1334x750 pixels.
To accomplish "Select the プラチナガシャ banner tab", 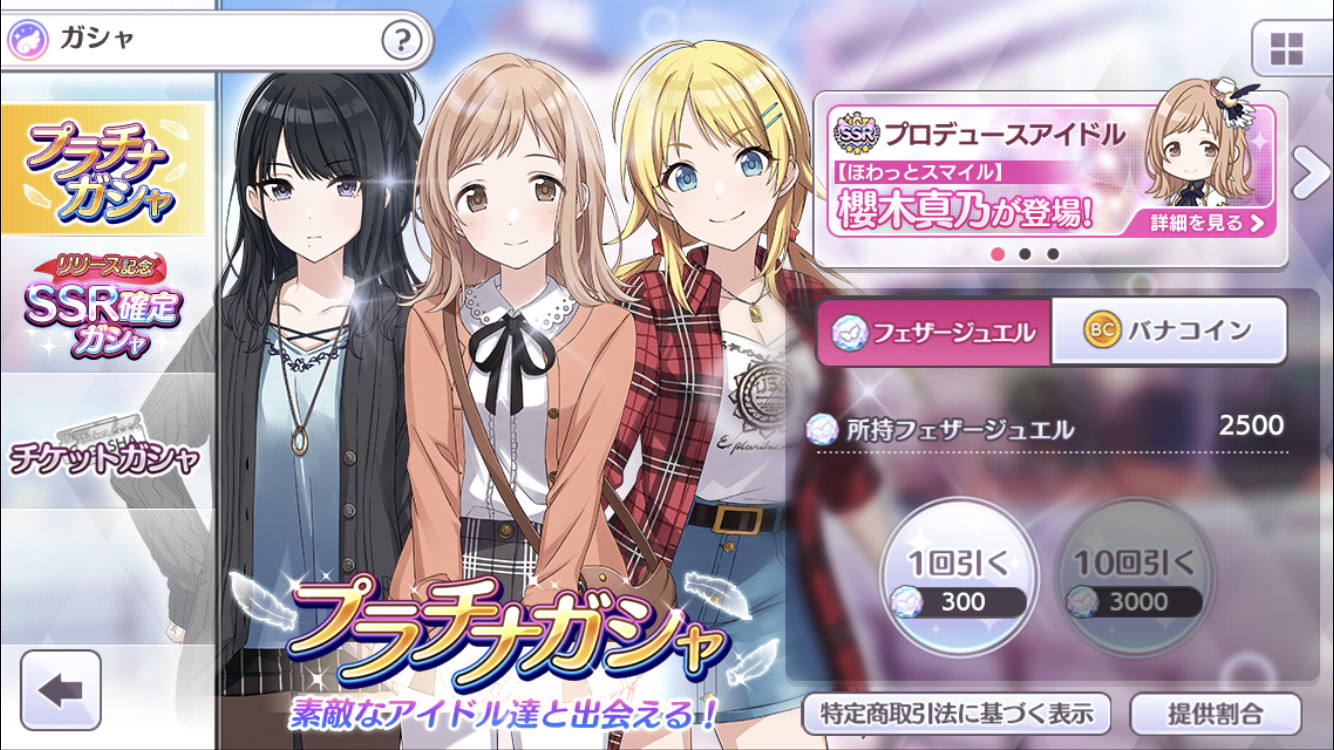I will (104, 168).
